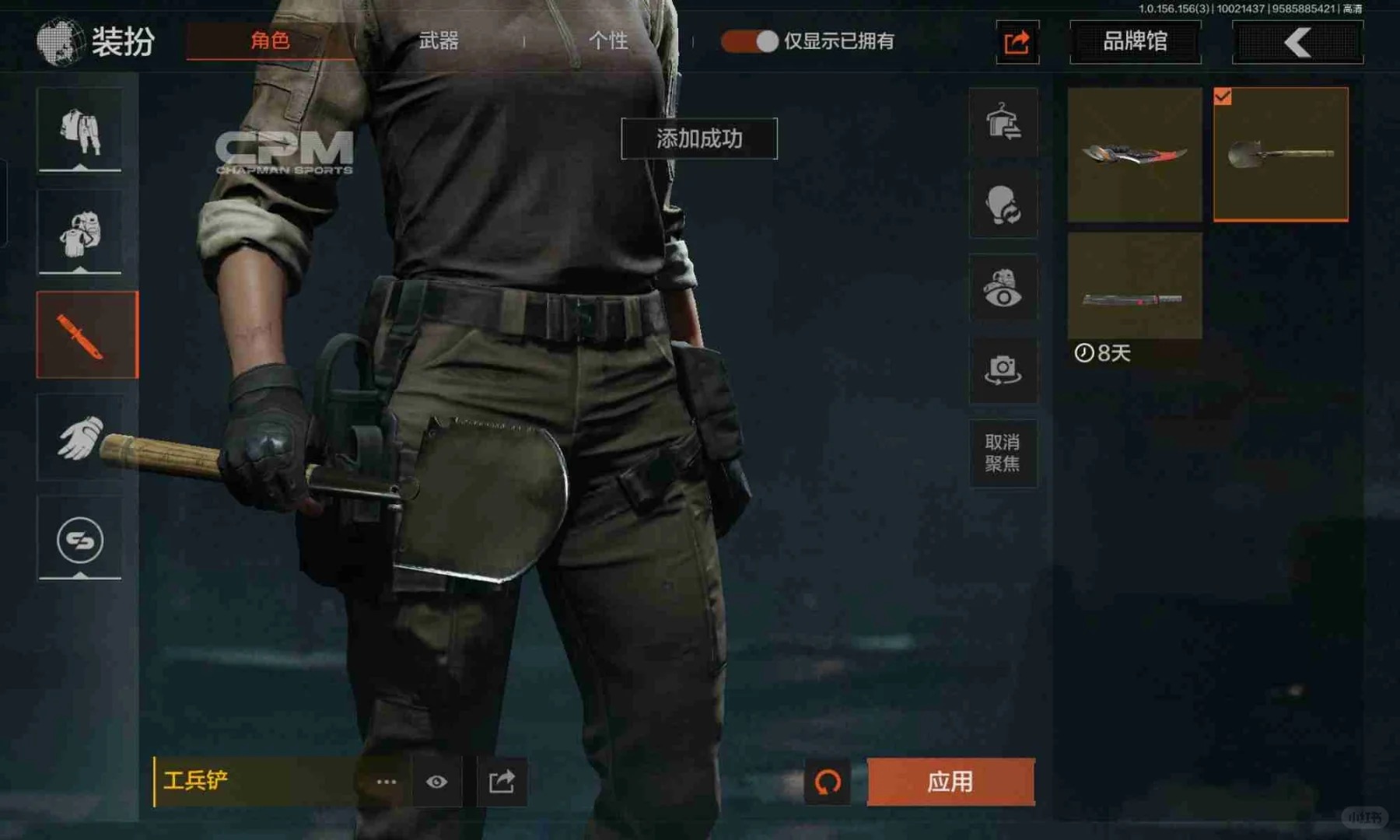Click 取消聚焦 to cancel focus
This screenshot has height=840, width=1400.
pyautogui.click(x=1003, y=453)
